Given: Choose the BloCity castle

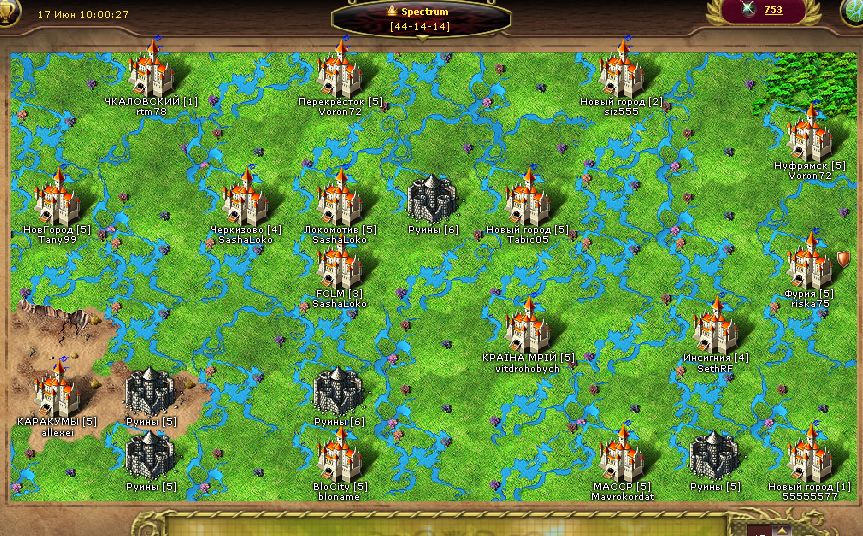Looking at the screenshot, I should (x=340, y=456).
